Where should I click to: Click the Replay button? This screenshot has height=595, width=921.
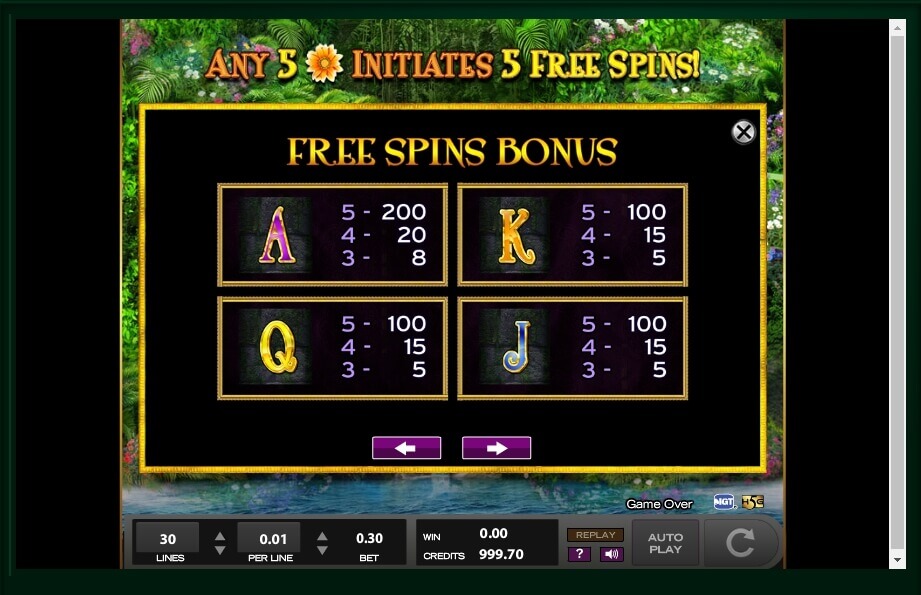pyautogui.click(x=595, y=535)
